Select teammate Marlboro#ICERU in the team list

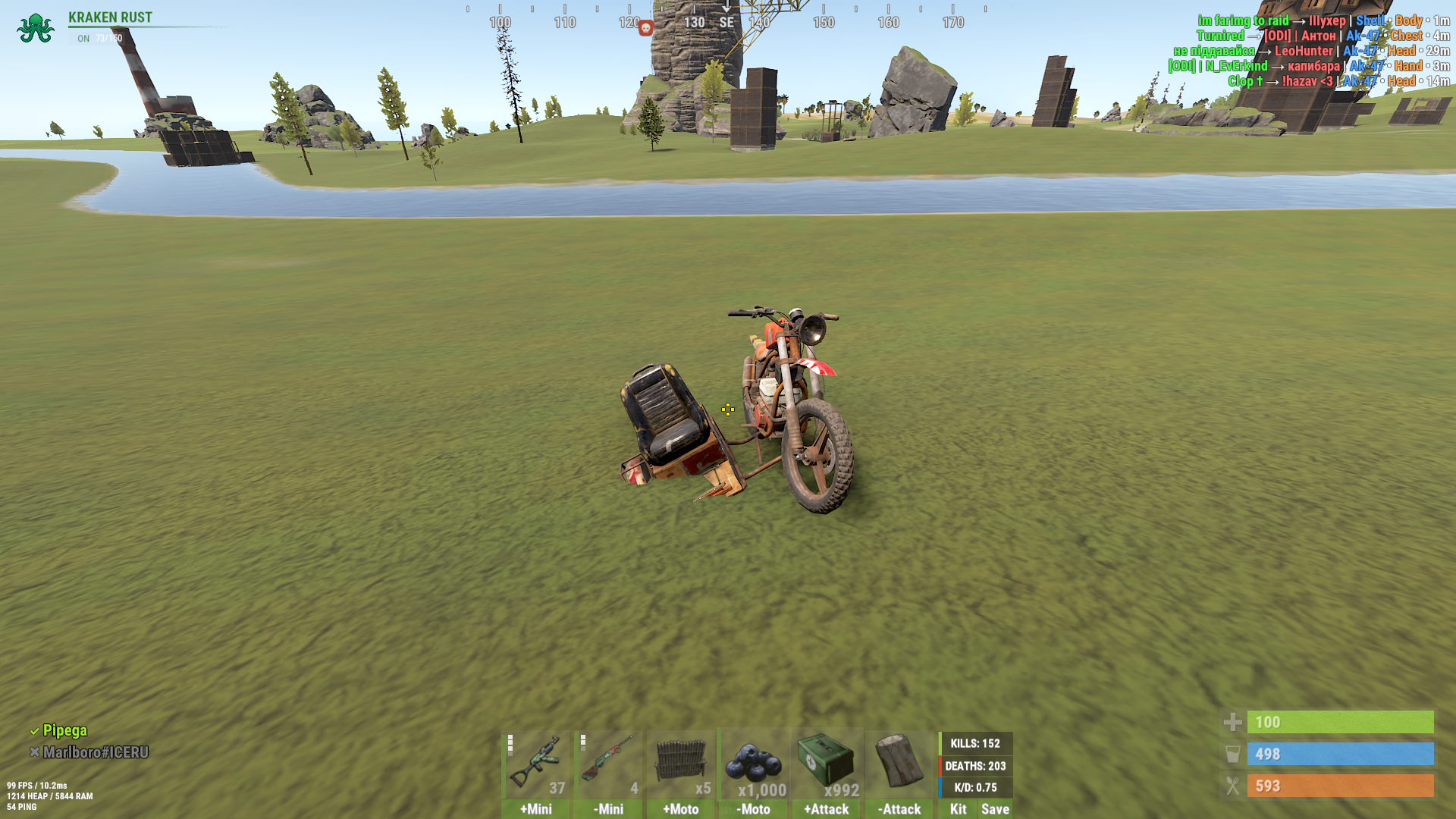(x=96, y=752)
